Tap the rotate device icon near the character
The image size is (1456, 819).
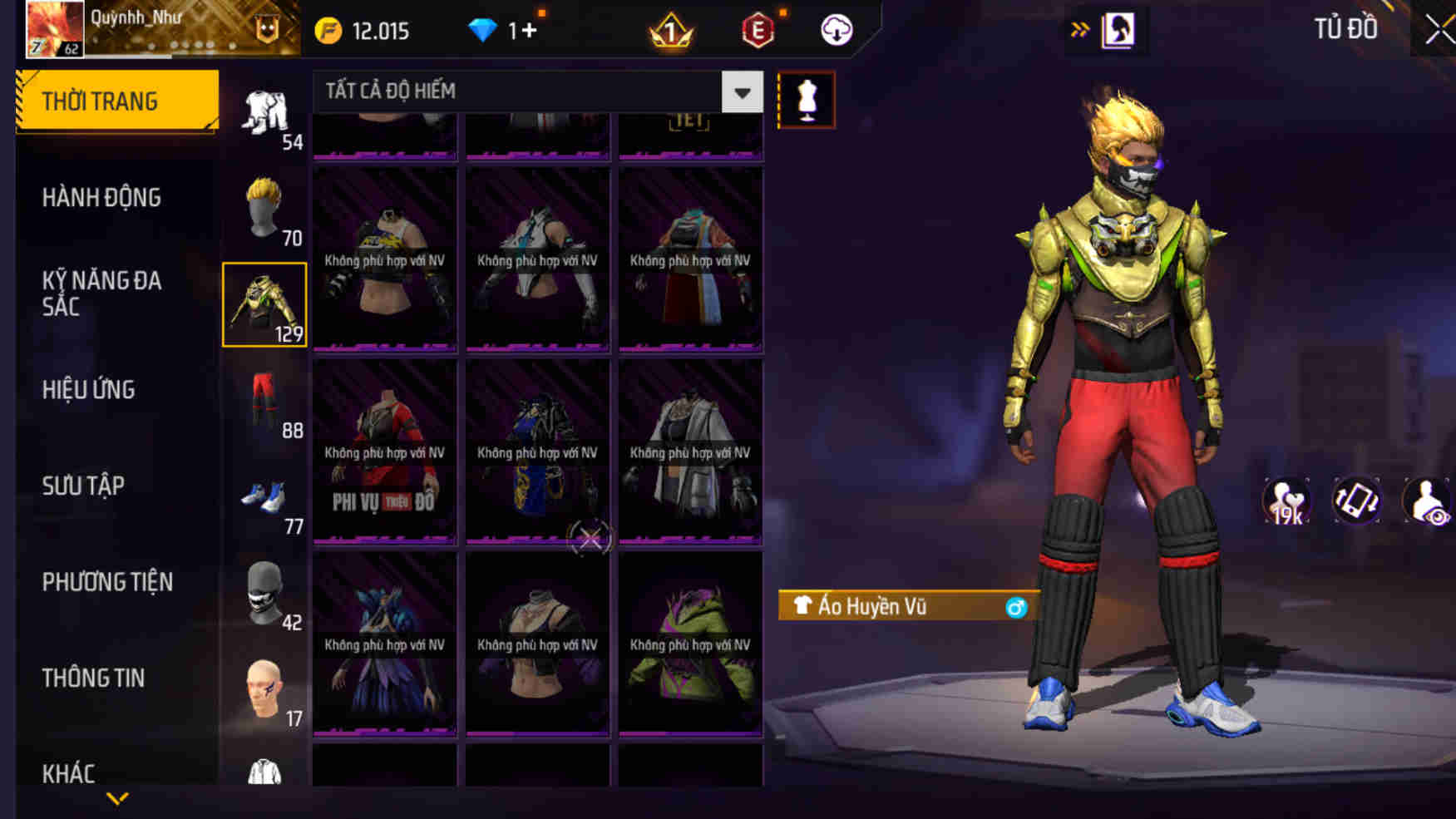coord(1357,499)
